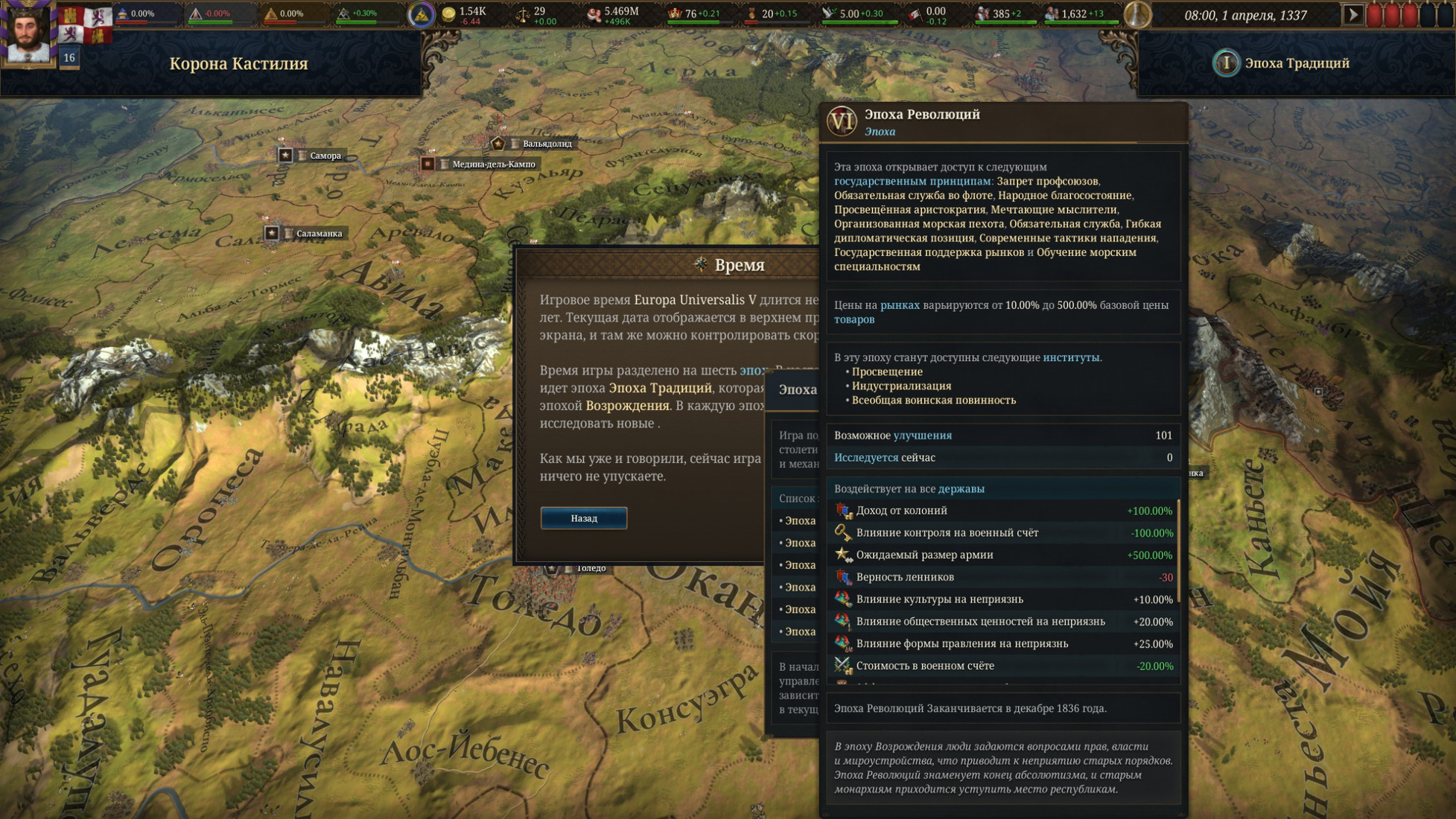
Task: Click the Возрождения highlighted term
Action: coord(627,406)
